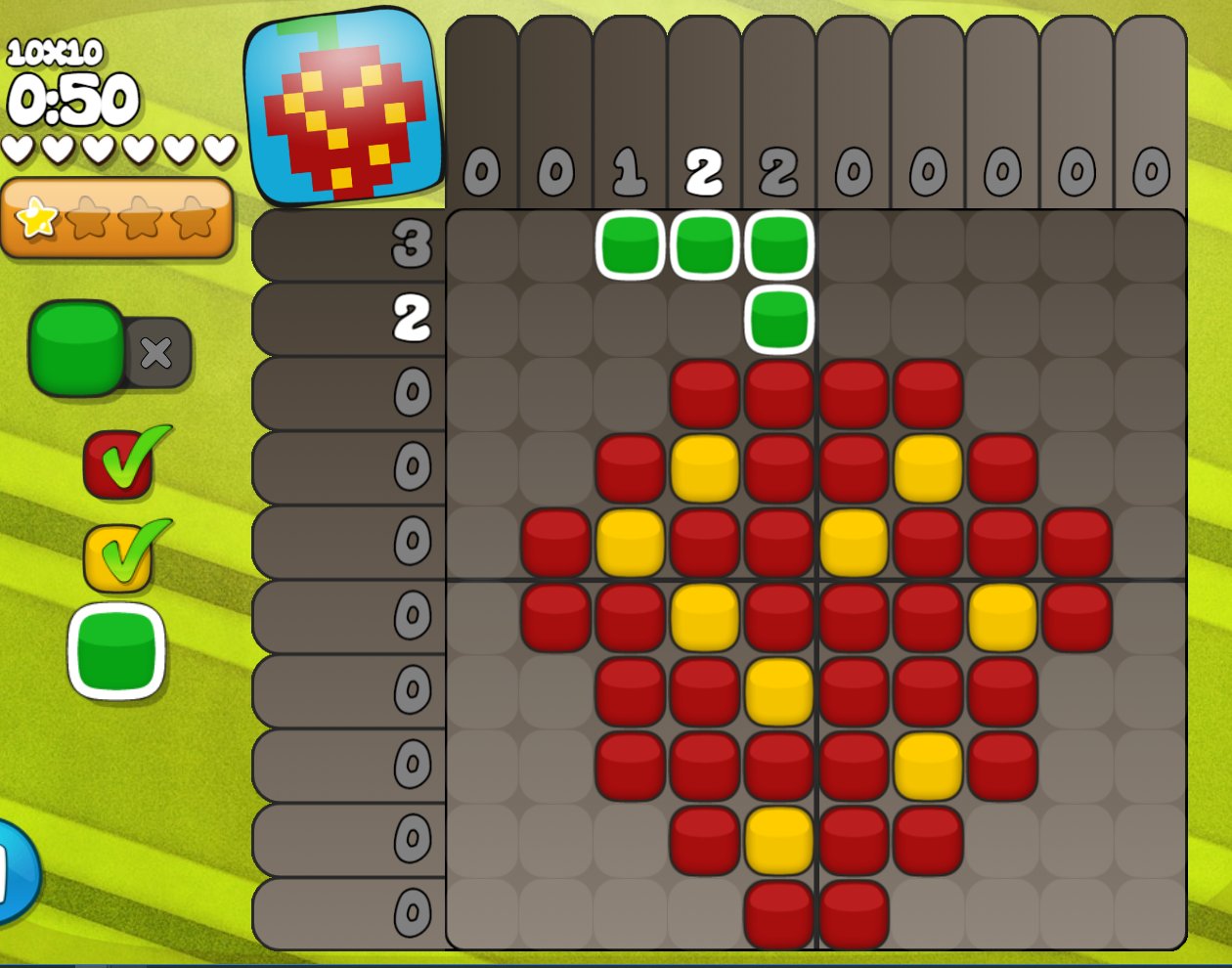The width and height of the screenshot is (1232, 968).
Task: Select the green fill mode button
Action: pos(76,348)
